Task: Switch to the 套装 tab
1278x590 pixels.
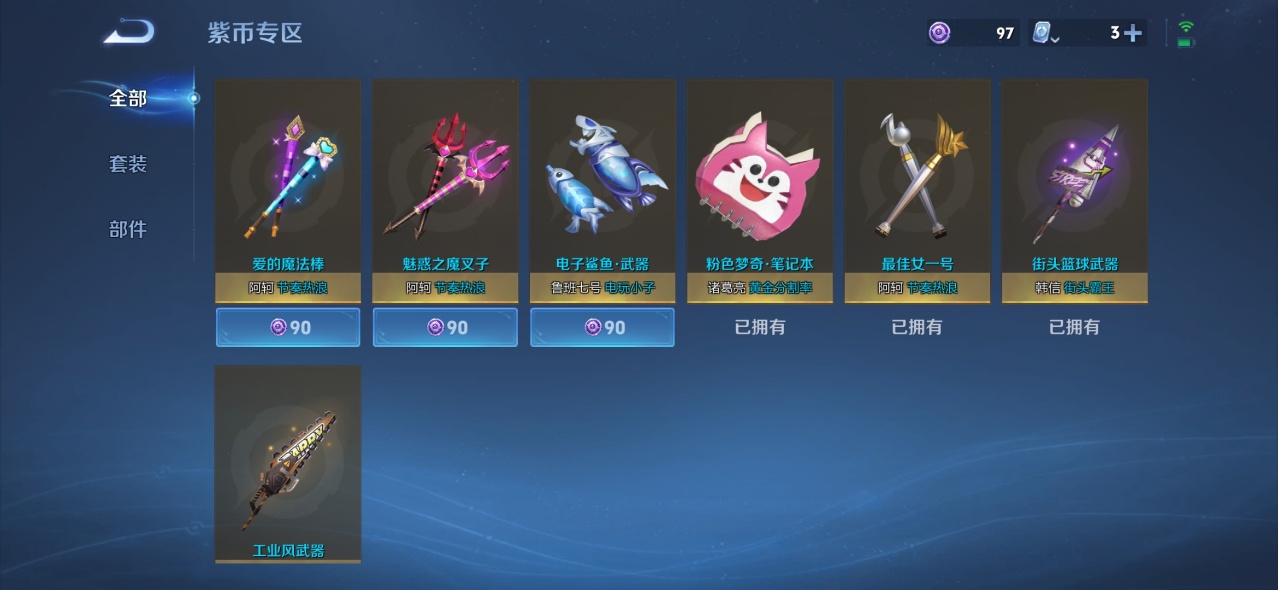Action: coord(128,164)
